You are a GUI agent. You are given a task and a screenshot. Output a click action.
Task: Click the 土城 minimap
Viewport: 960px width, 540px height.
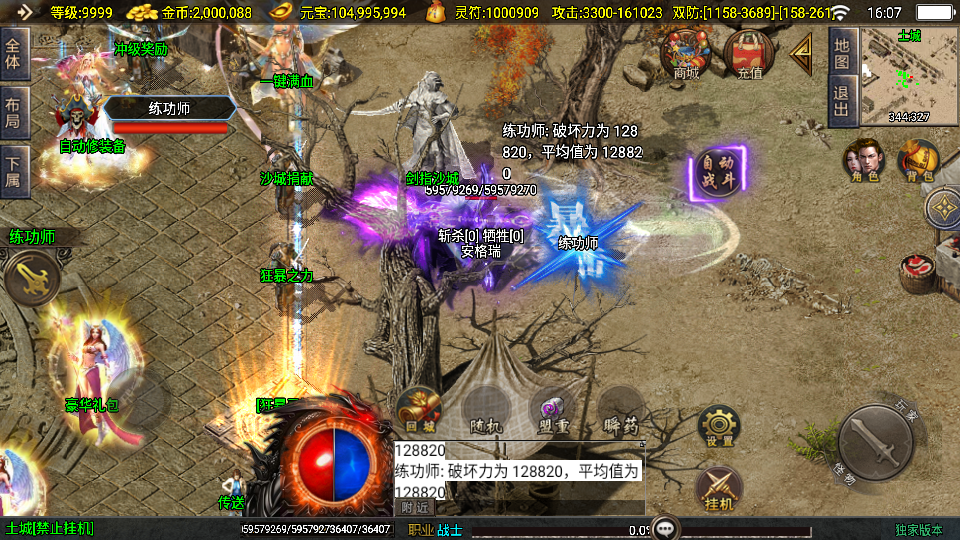908,76
